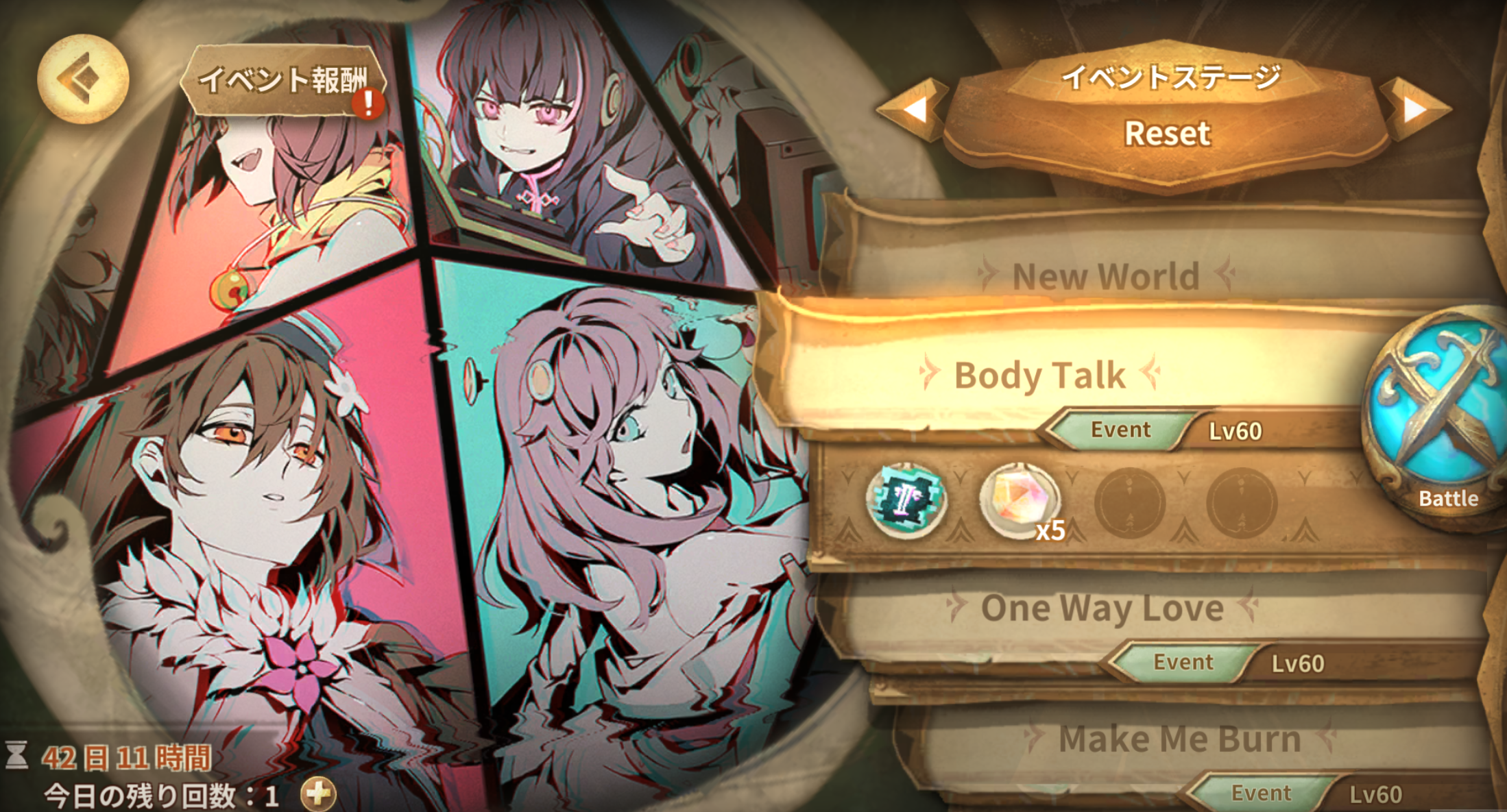
Task: Tap the back arrow in the top-left corner
Action: [82, 79]
